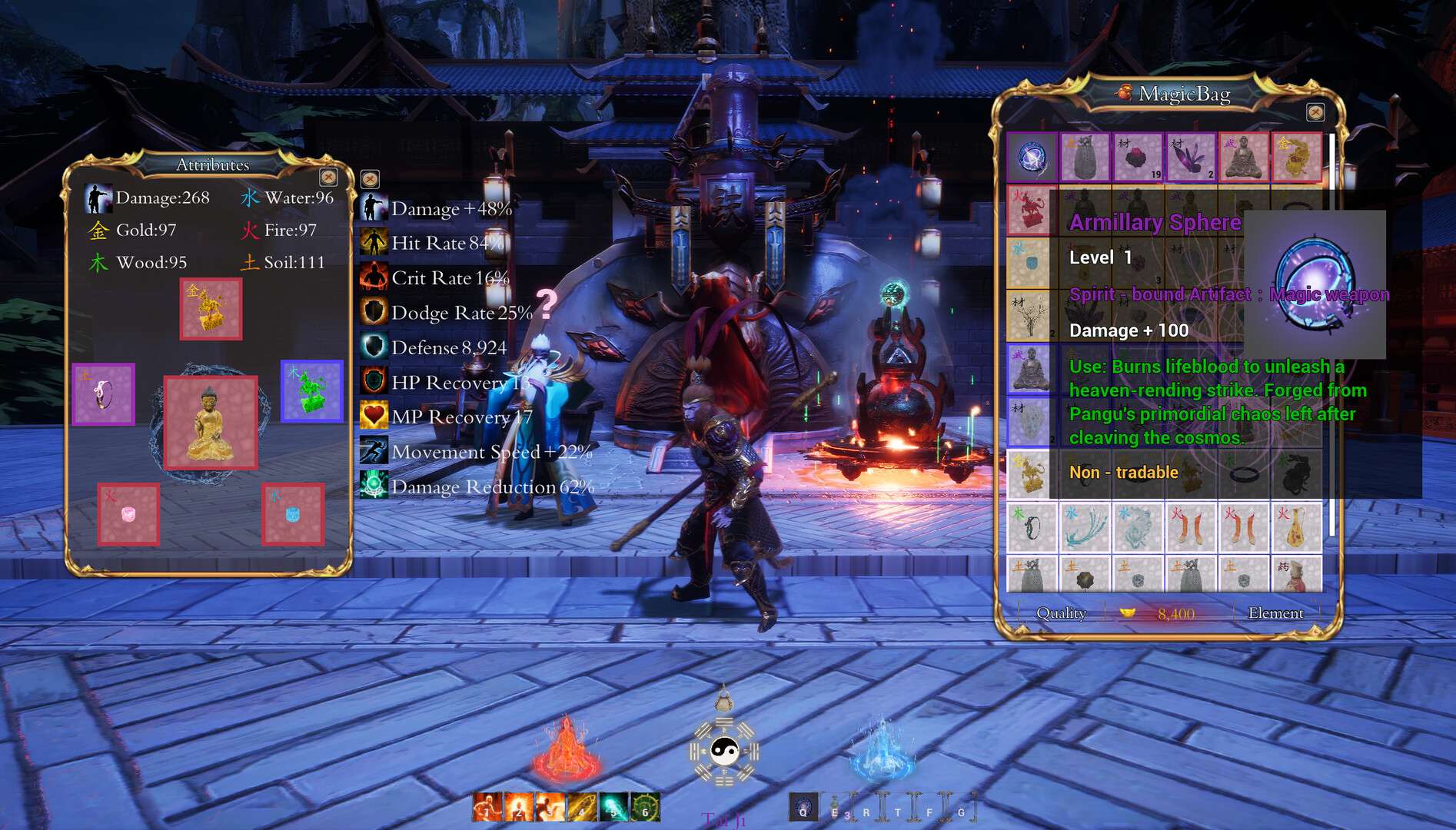Select the gold horse statue equipment slot
Image resolution: width=1456 pixels, height=830 pixels.
(211, 309)
